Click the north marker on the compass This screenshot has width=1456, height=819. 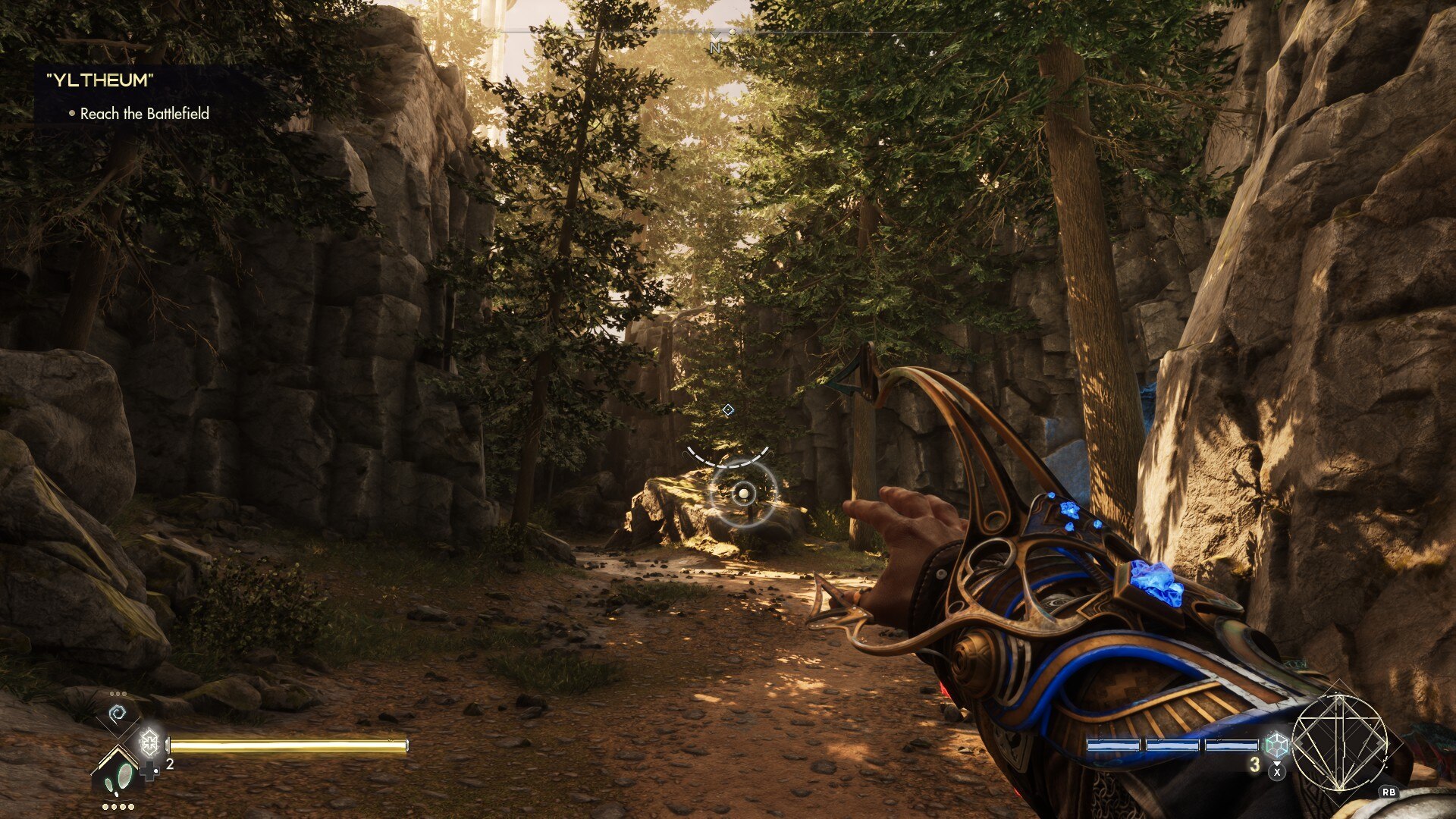click(715, 47)
